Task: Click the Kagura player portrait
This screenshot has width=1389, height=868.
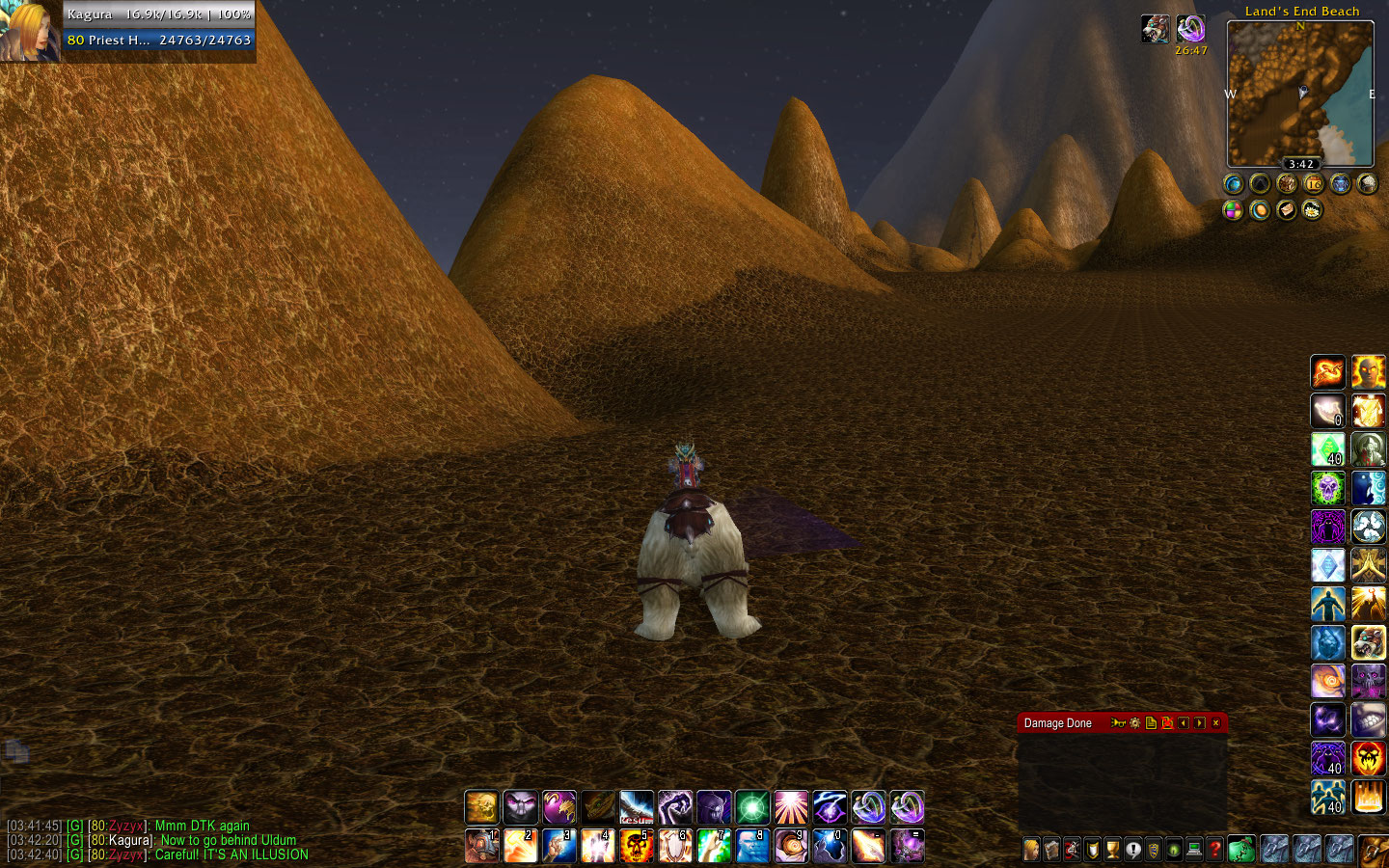Action: tap(29, 31)
